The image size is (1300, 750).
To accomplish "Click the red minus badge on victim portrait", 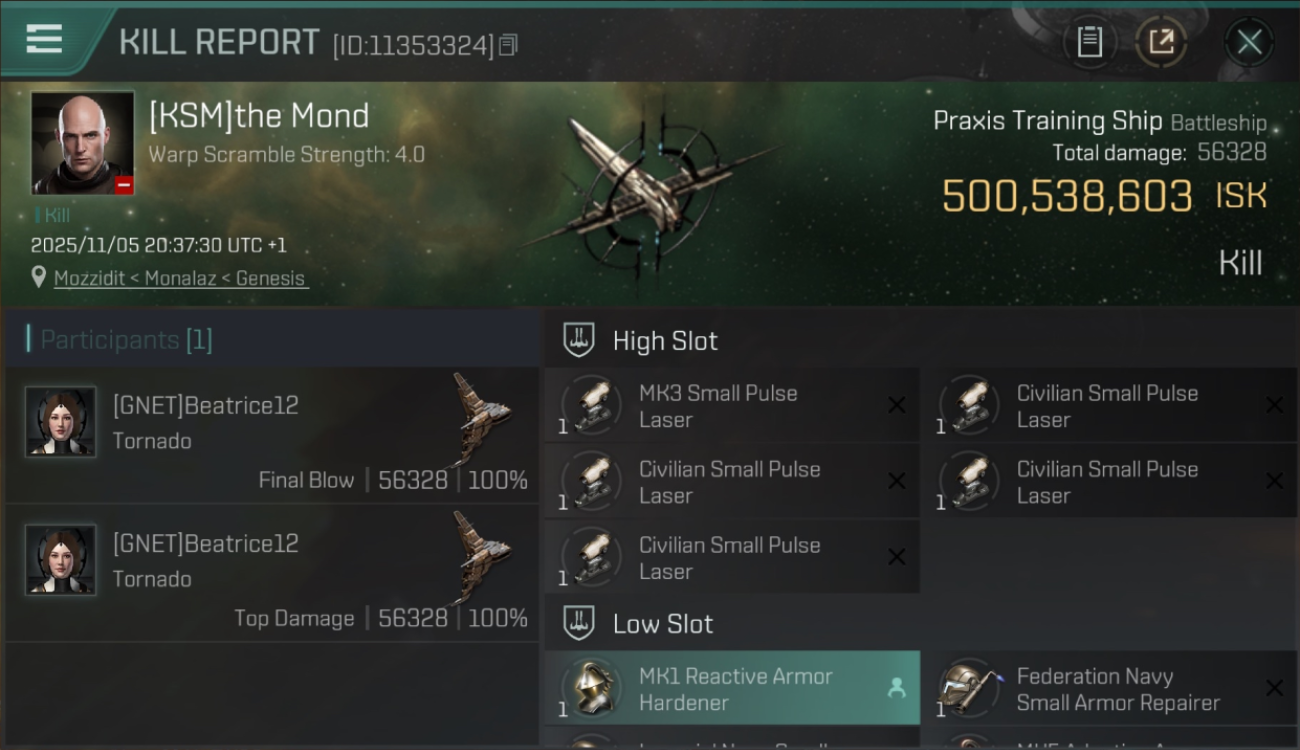I will tap(122, 182).
